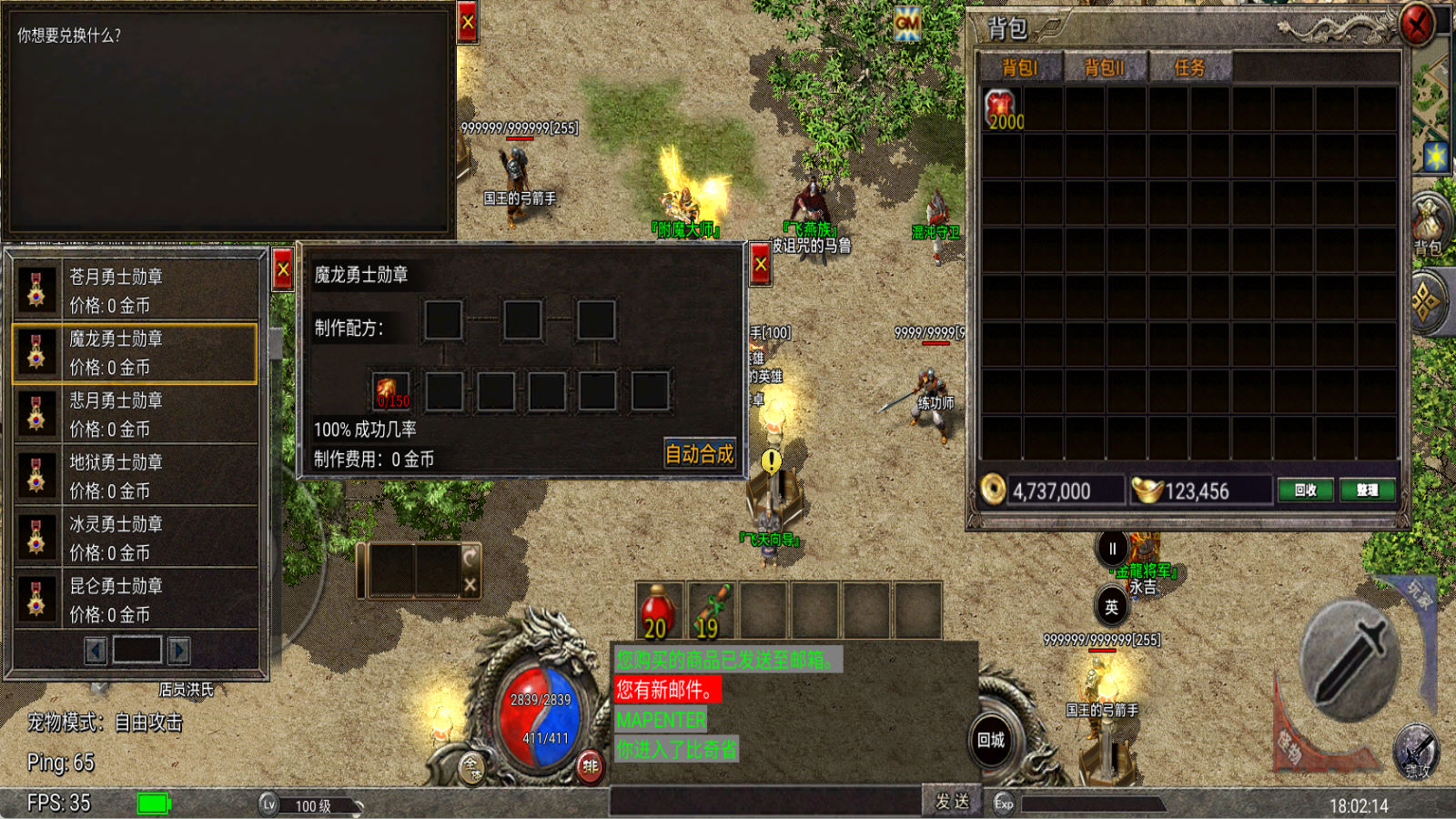The width and height of the screenshot is (1456, 819).
Task: Sort the bag with the 整理 button
Action: [1367, 490]
